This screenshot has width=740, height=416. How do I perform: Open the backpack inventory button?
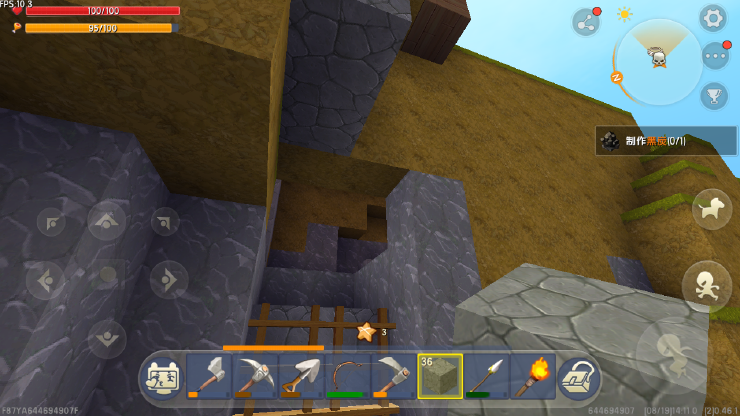pos(578,376)
